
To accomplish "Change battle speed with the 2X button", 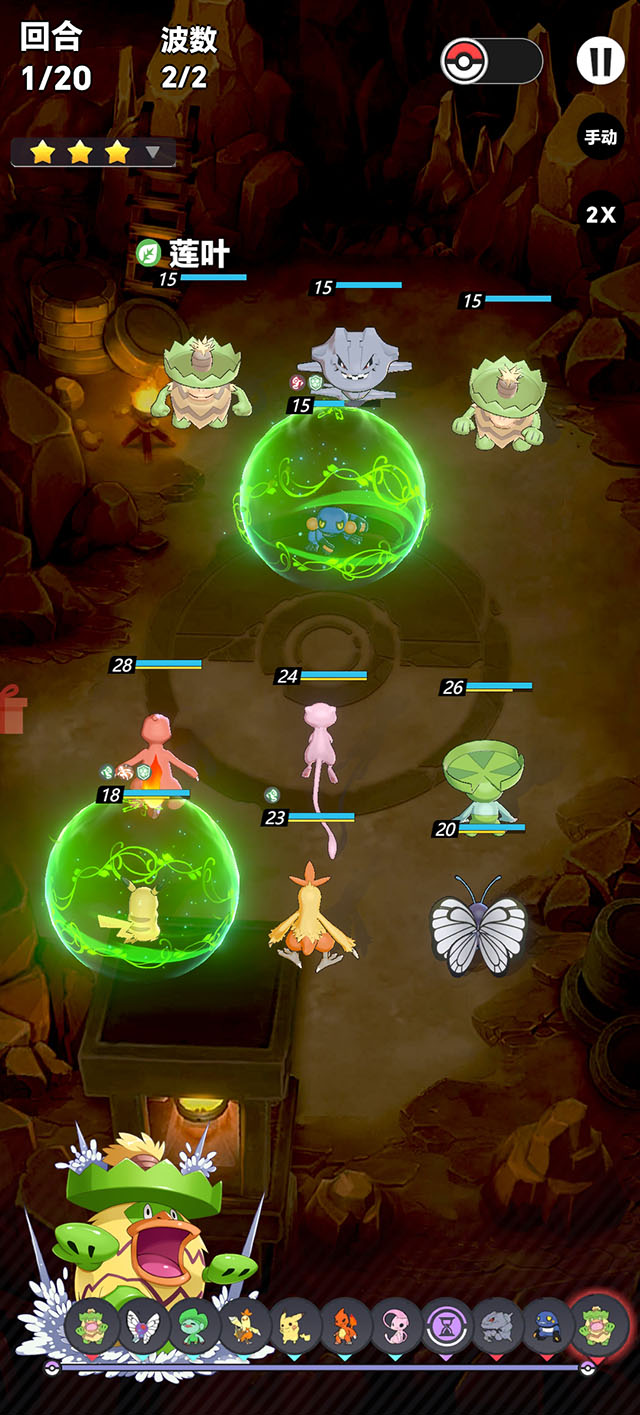I will (x=601, y=214).
